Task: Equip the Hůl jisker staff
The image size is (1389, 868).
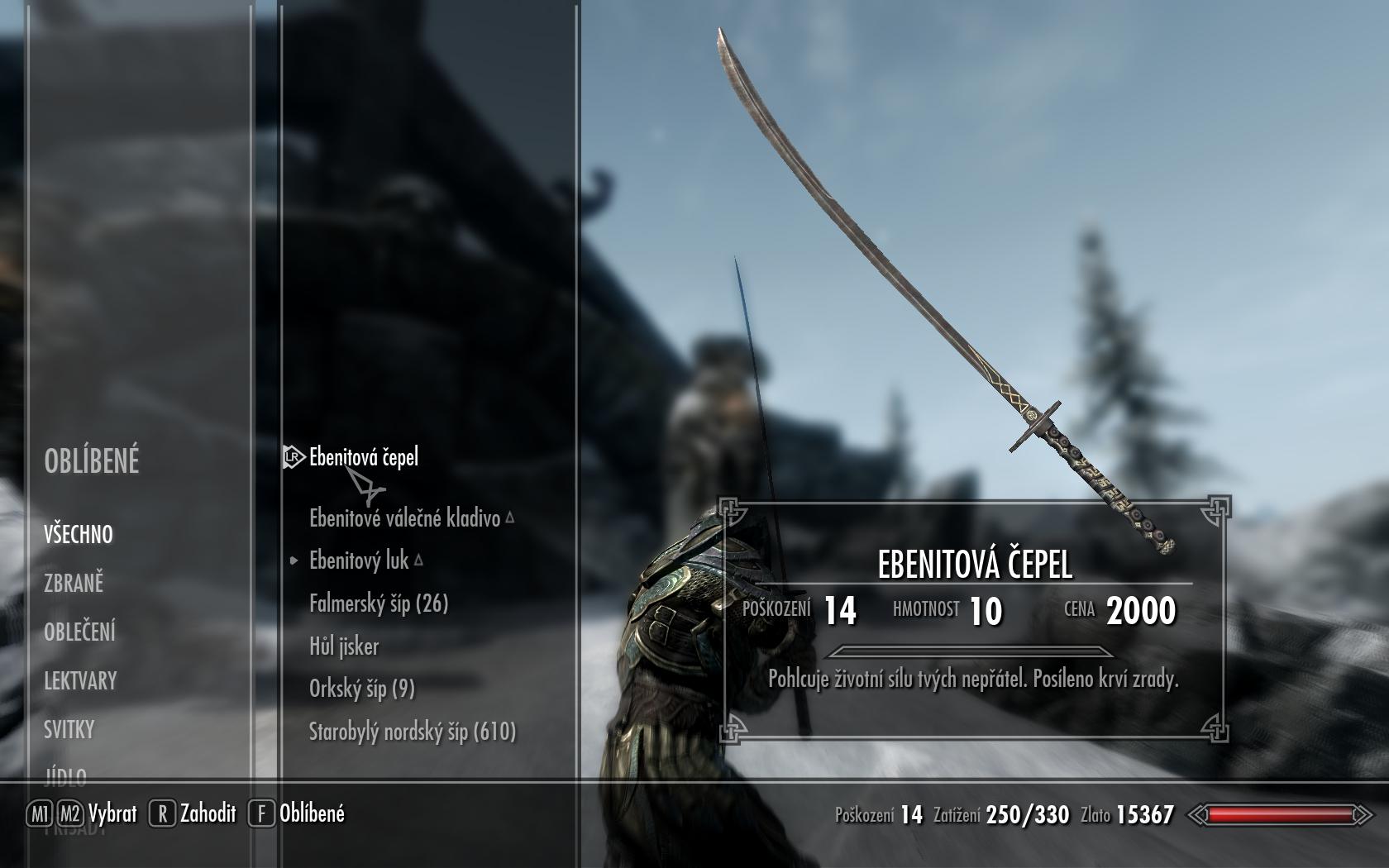Action: (x=344, y=646)
